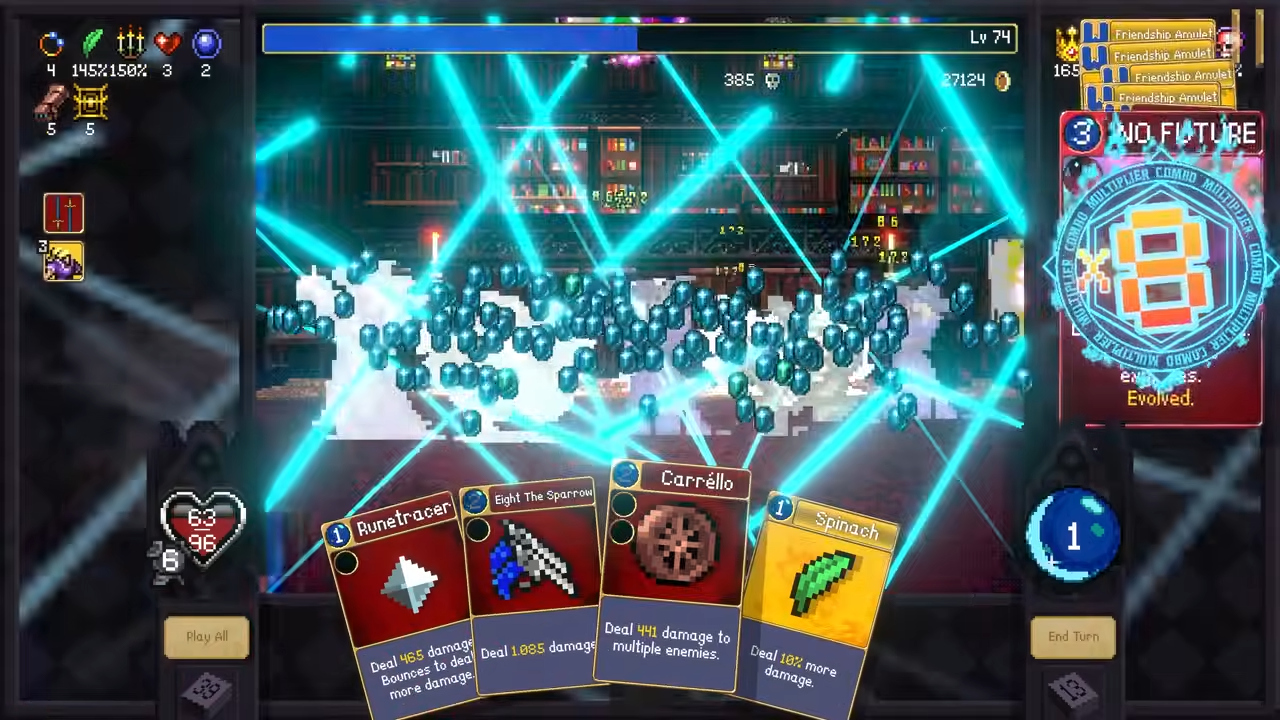Screen dimensions: 1280x720
Task: Click the Play All button
Action: pyautogui.click(x=207, y=637)
